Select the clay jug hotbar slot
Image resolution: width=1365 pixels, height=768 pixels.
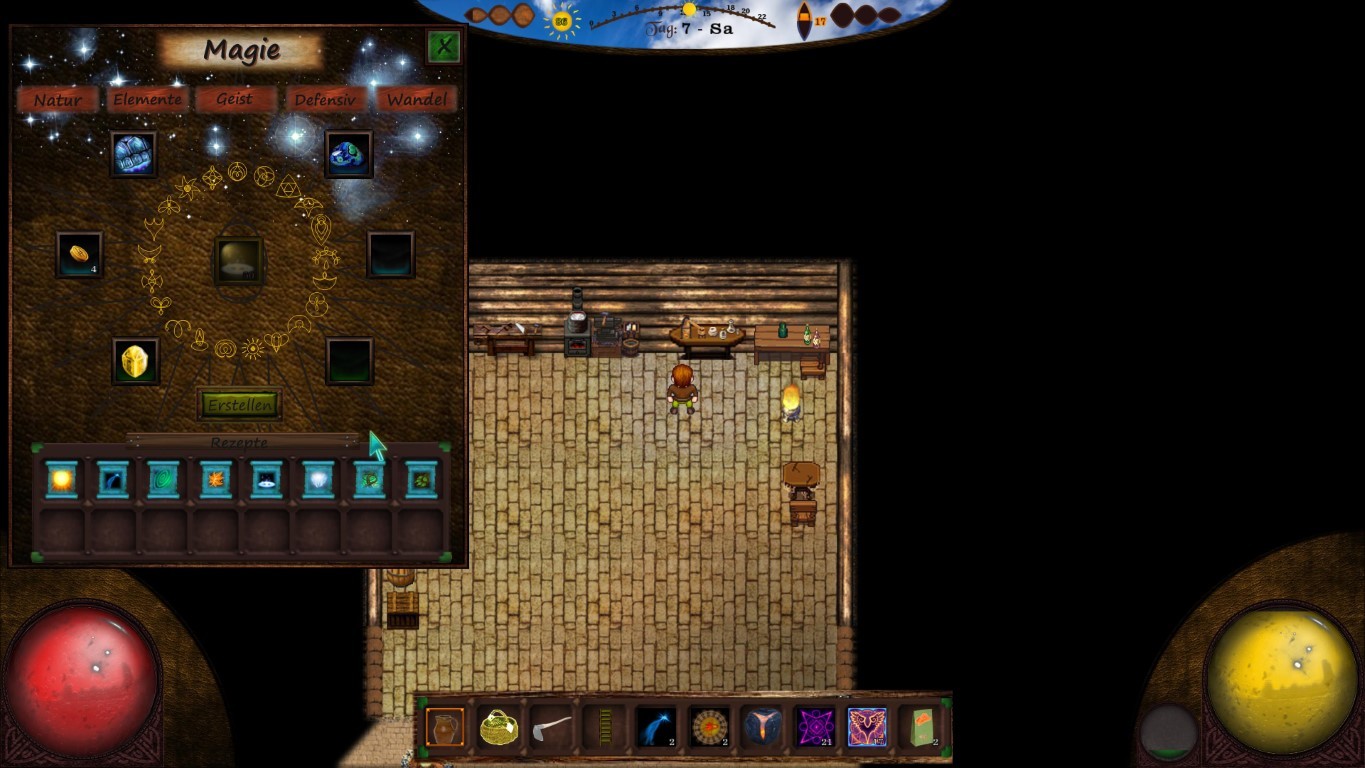coord(445,727)
